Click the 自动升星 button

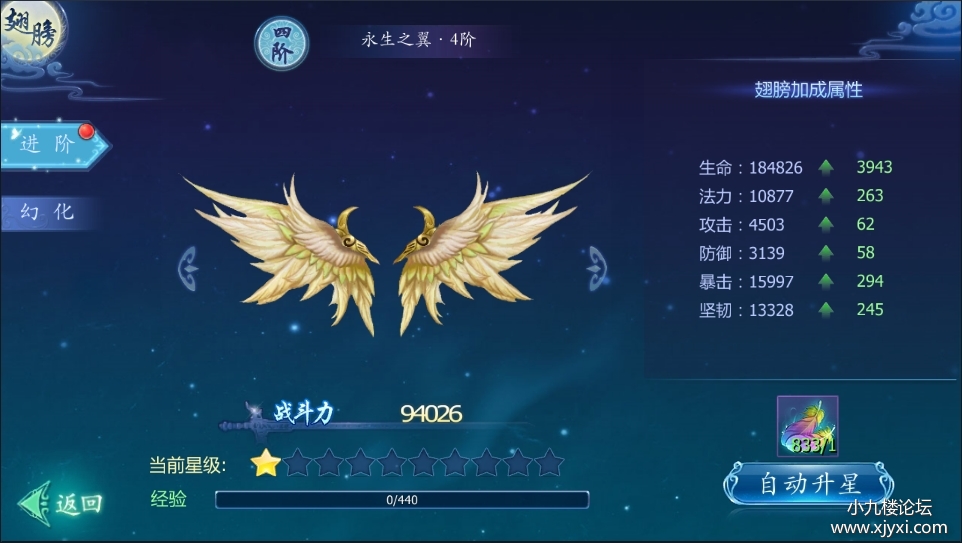click(809, 485)
